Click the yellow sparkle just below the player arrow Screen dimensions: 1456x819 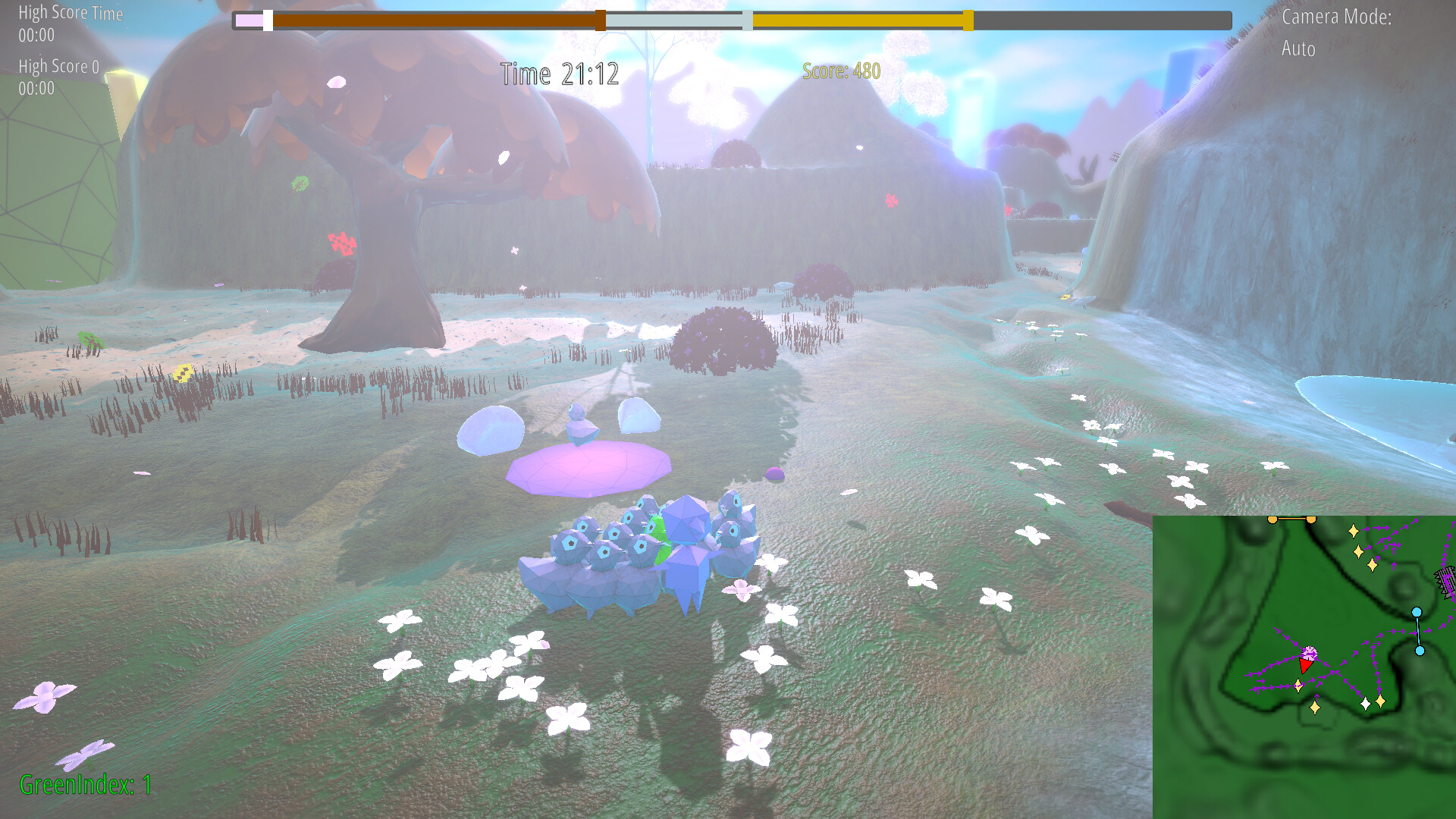click(1298, 686)
